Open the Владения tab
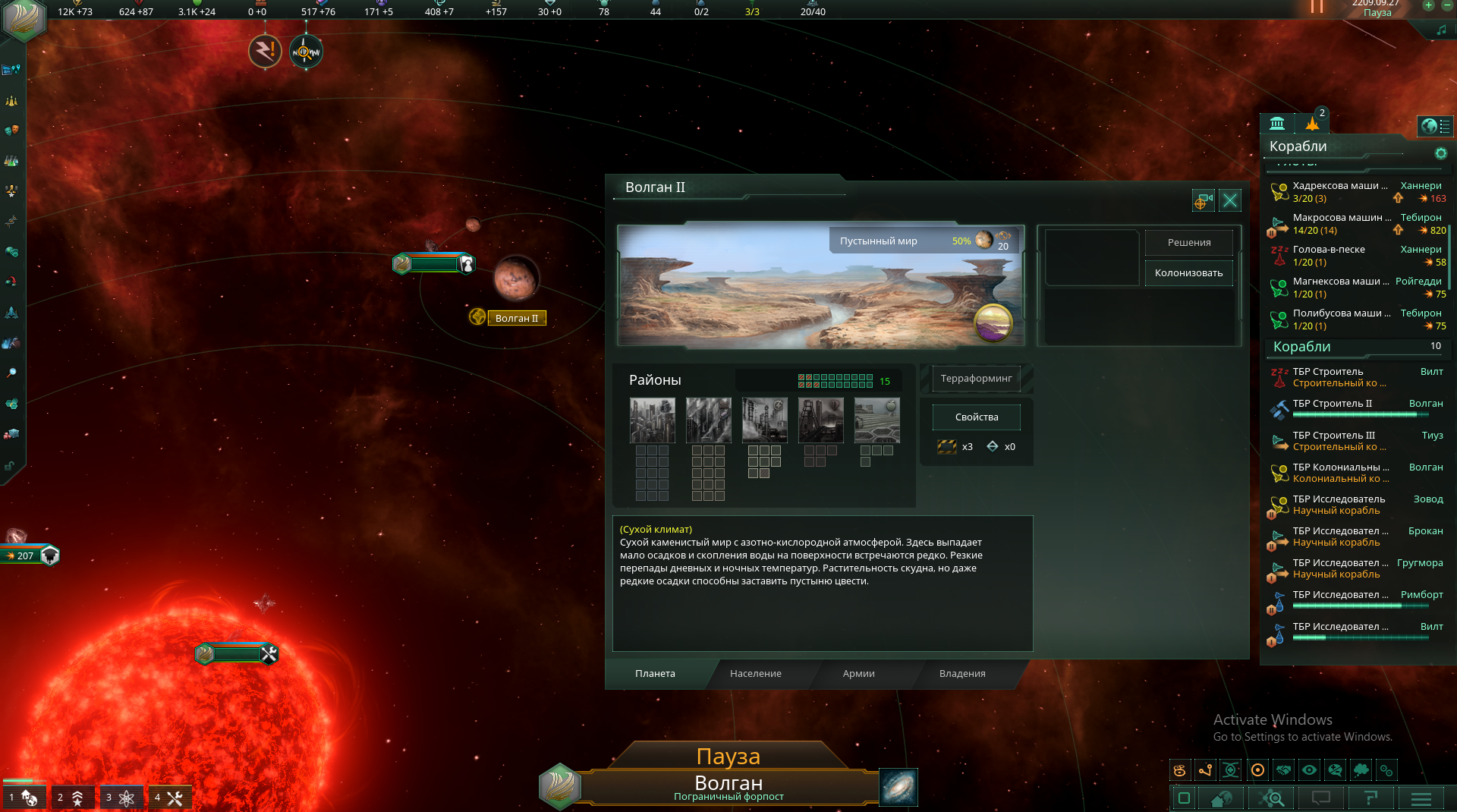The height and width of the screenshot is (812, 1457). [x=961, y=674]
